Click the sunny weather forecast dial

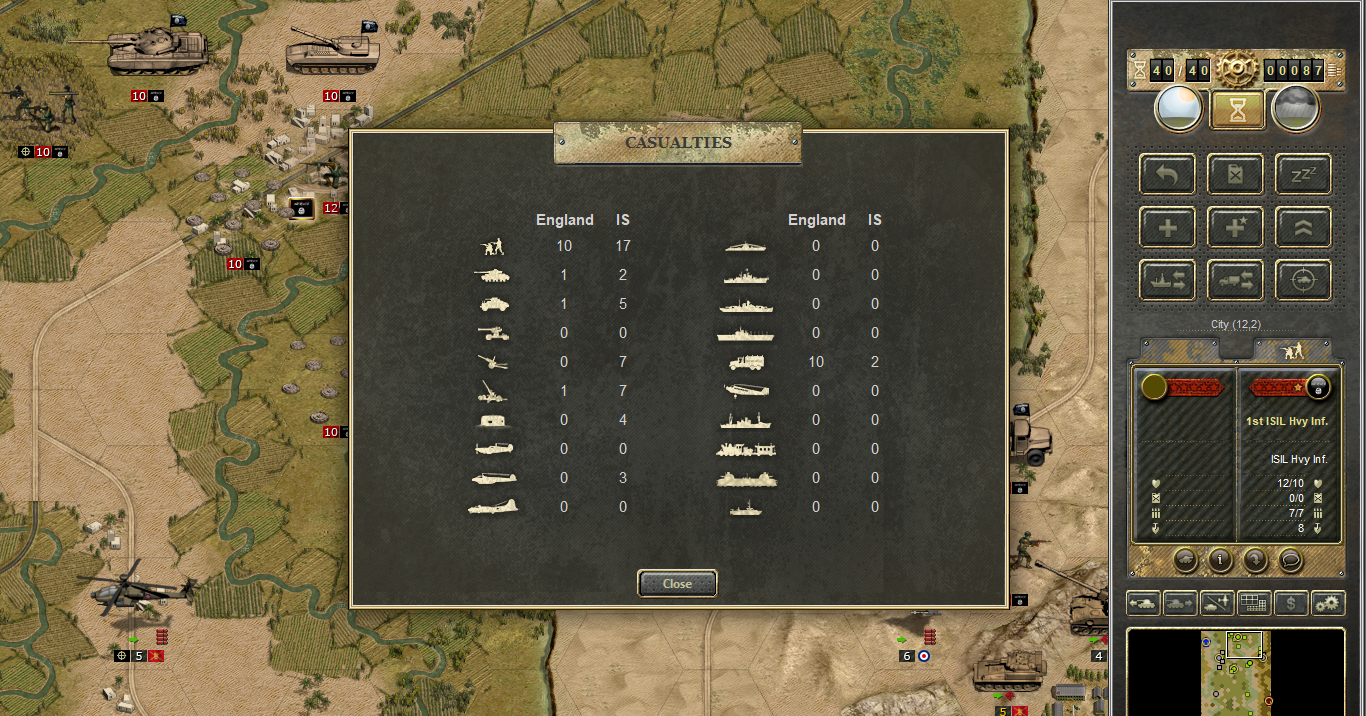point(1178,109)
